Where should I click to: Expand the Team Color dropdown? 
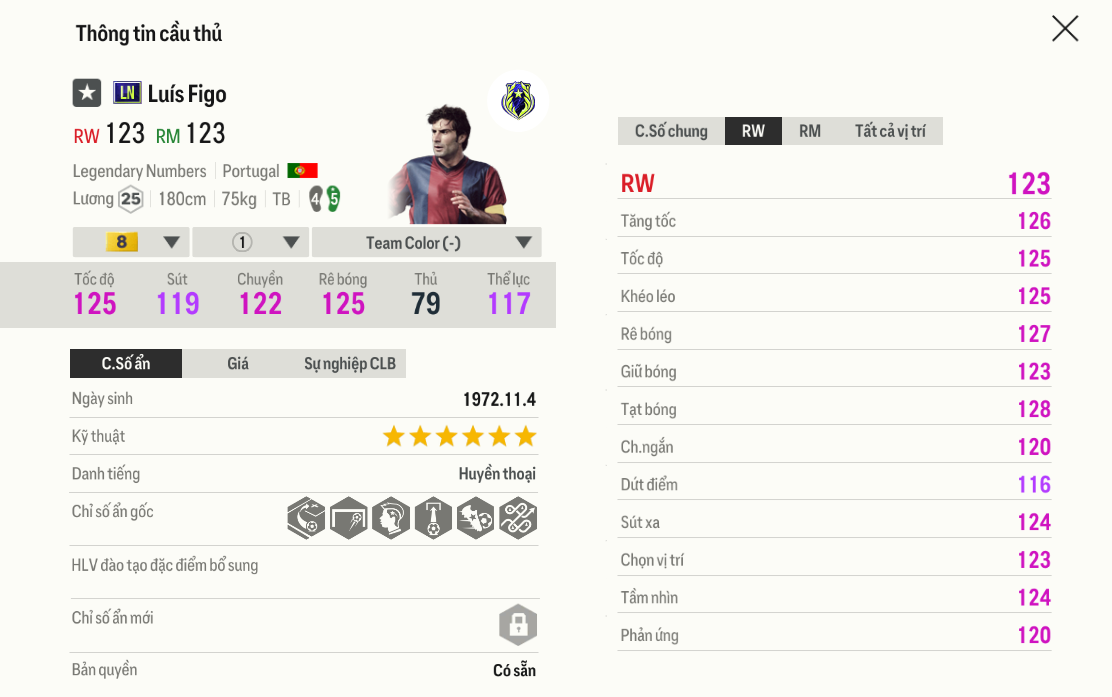tap(427, 242)
